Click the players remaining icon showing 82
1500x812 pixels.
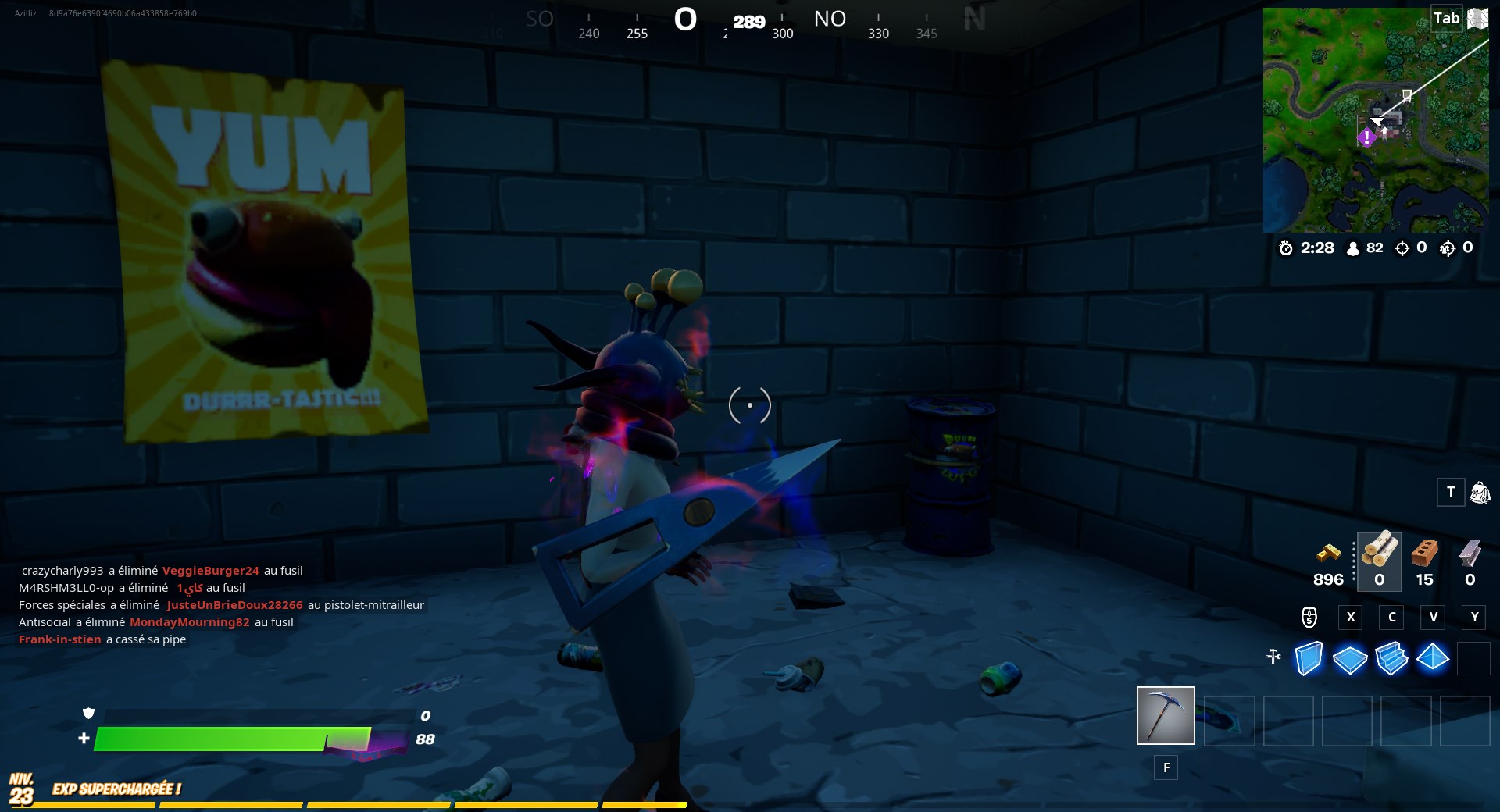(x=1354, y=248)
